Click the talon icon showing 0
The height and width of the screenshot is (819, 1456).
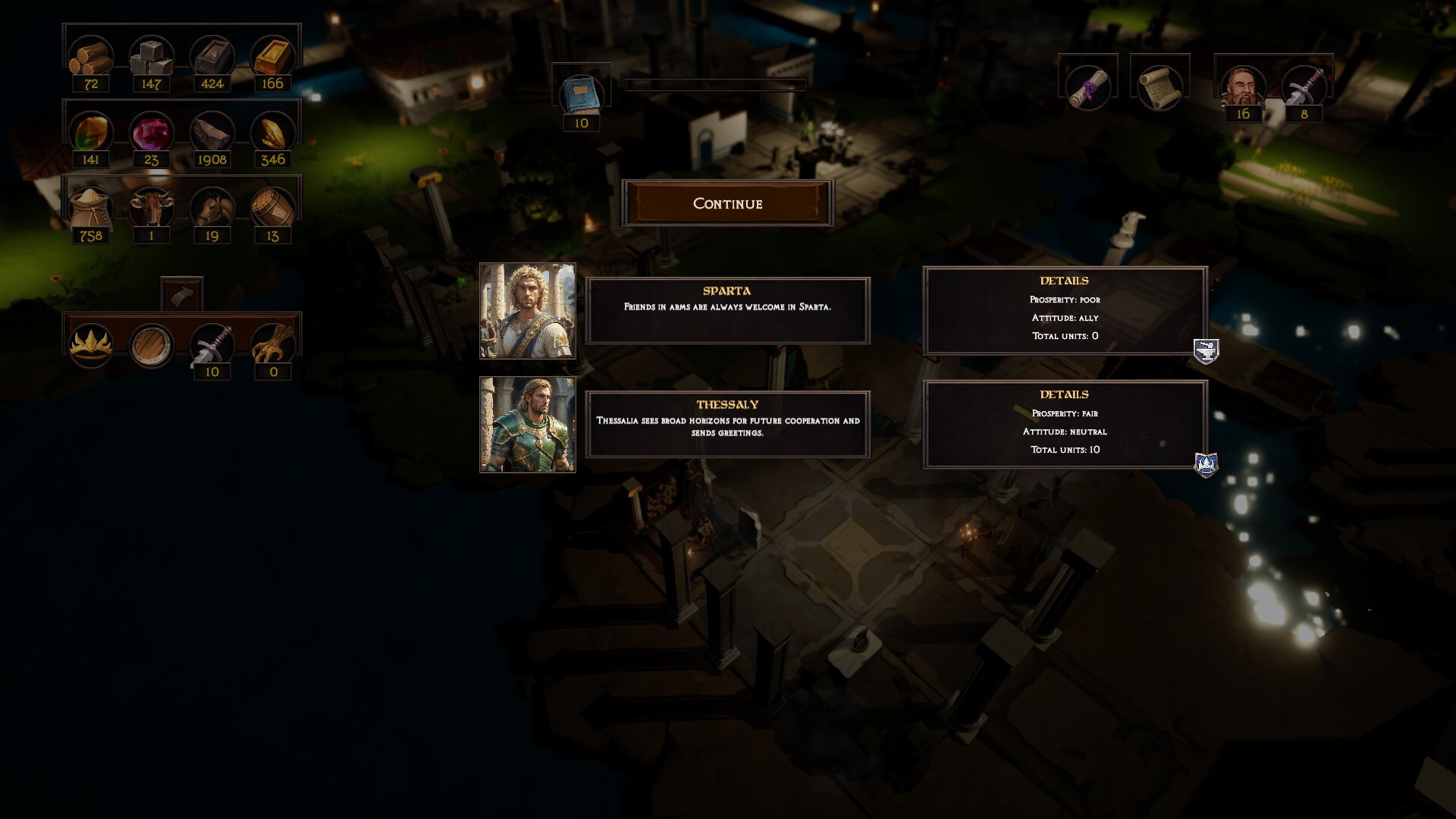coord(271,343)
